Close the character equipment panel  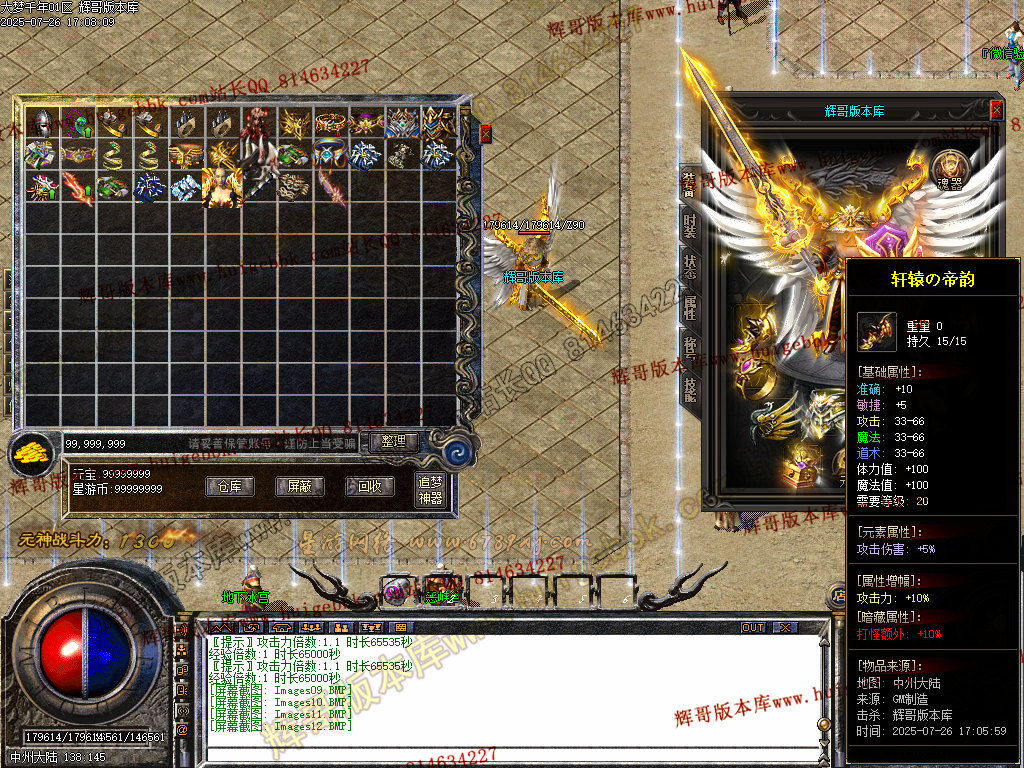coord(996,110)
